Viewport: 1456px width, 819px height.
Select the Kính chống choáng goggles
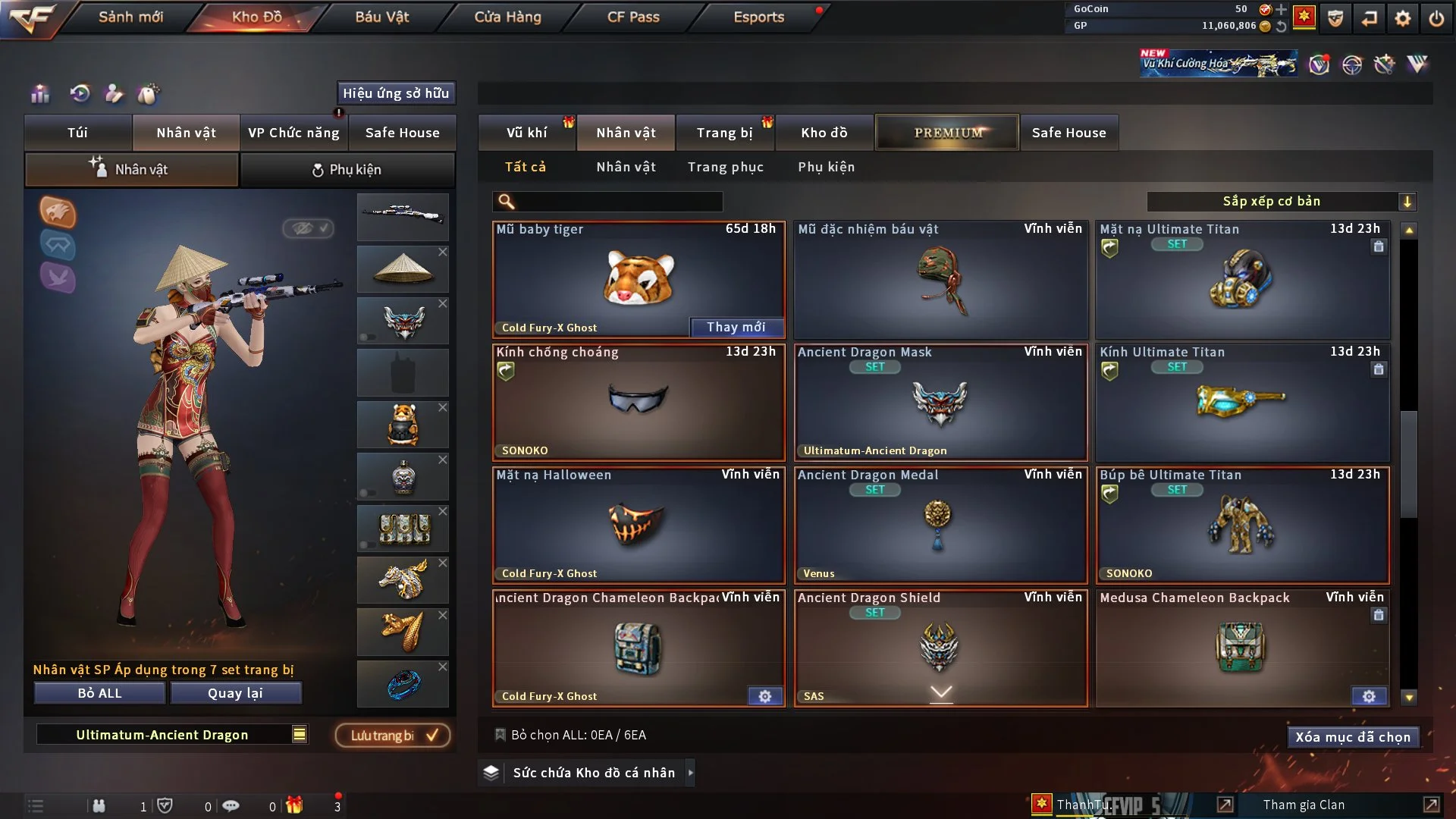click(x=638, y=402)
